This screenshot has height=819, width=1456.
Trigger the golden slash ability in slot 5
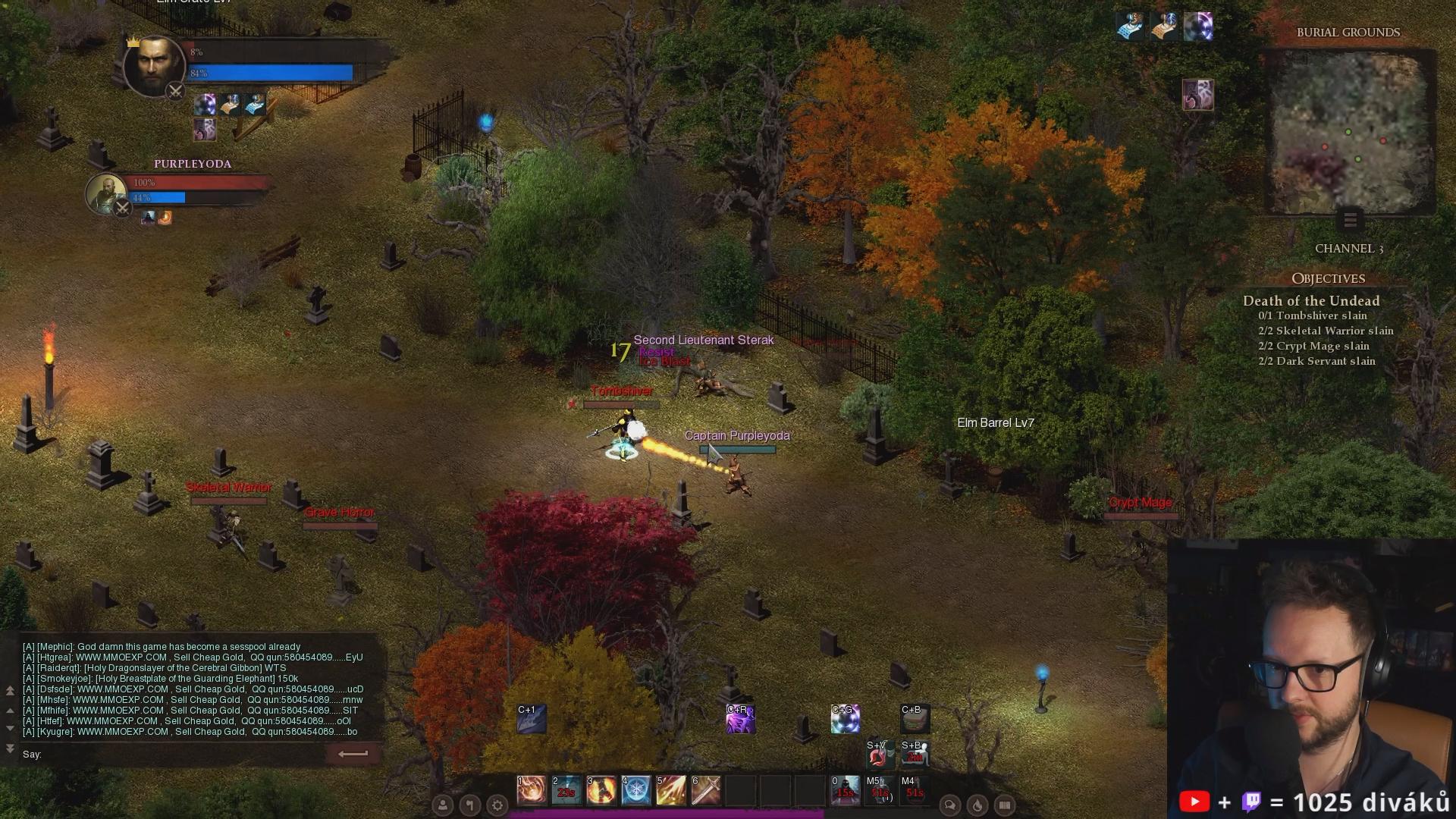point(671,790)
